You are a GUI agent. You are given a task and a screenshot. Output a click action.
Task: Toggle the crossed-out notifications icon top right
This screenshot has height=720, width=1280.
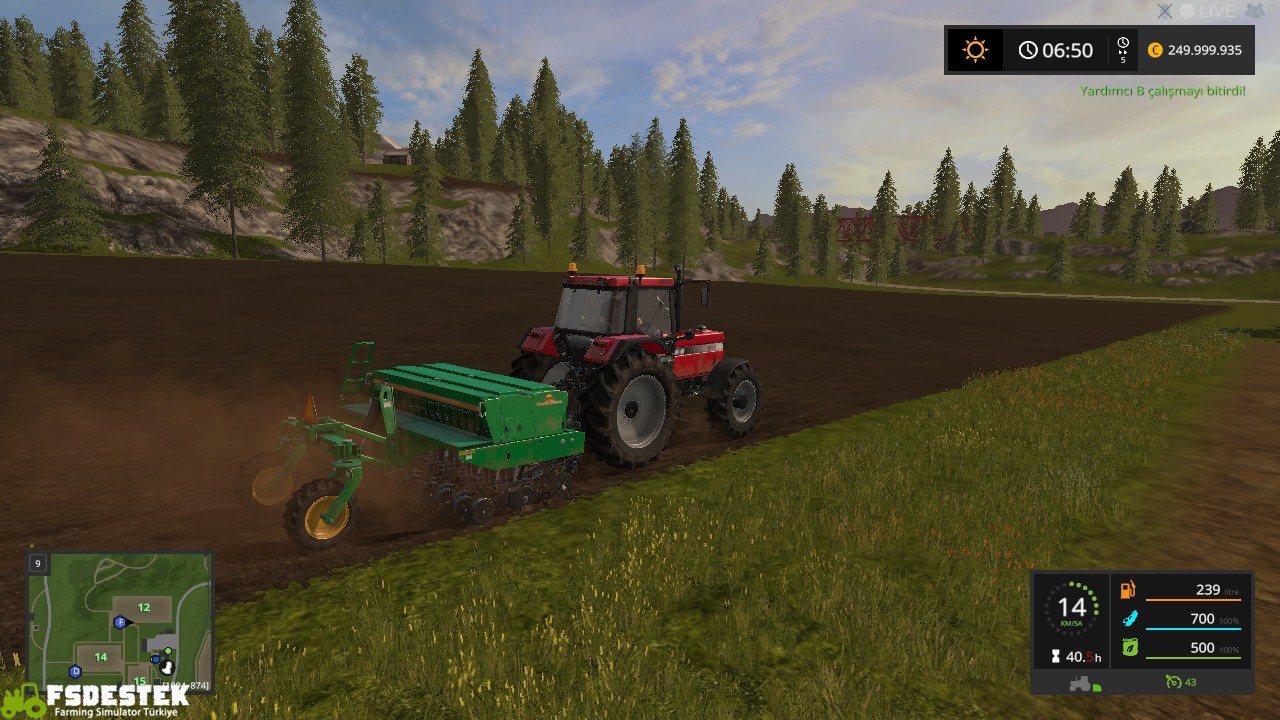1164,11
